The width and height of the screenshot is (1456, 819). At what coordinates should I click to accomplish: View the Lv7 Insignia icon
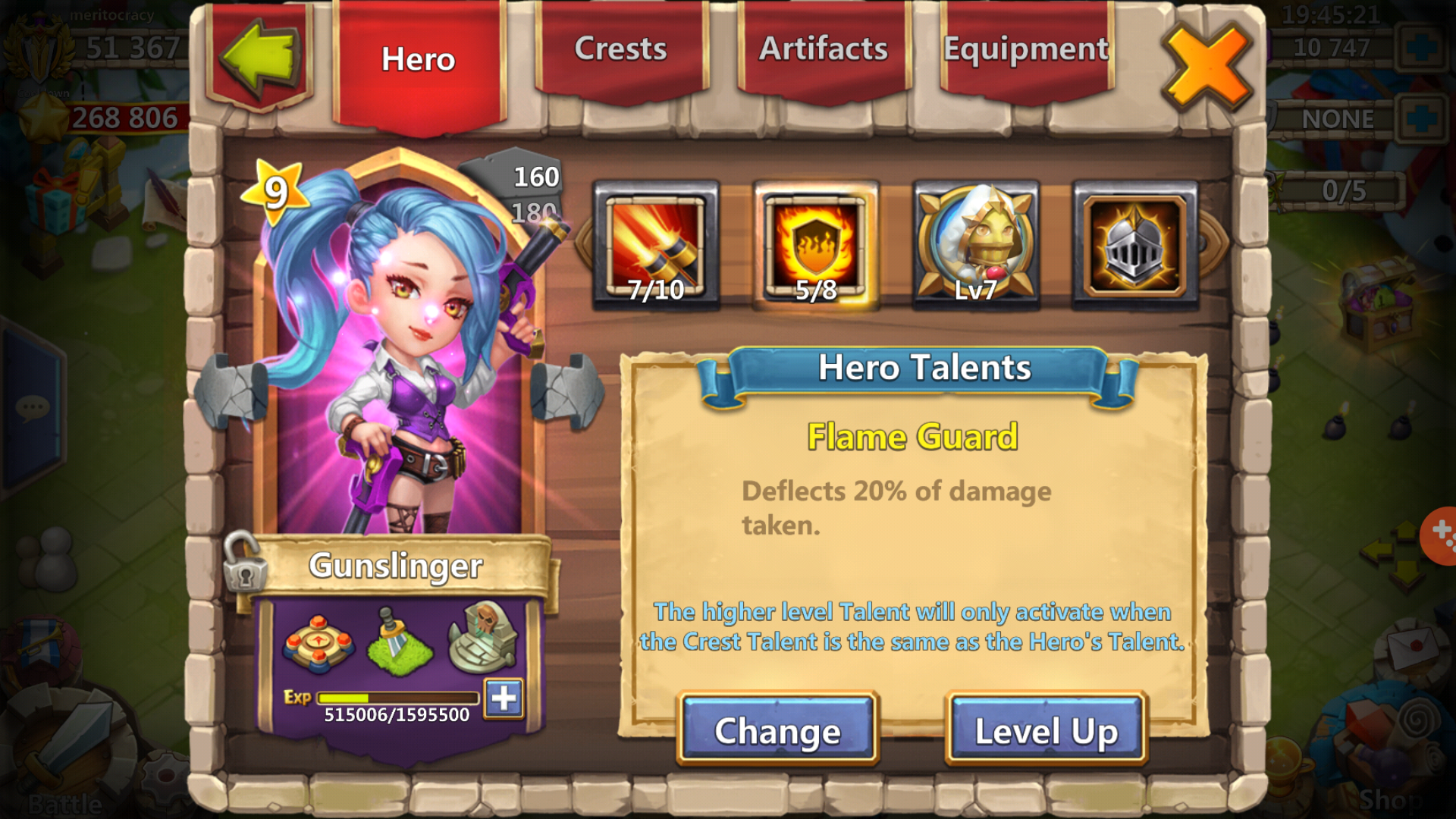tap(976, 246)
